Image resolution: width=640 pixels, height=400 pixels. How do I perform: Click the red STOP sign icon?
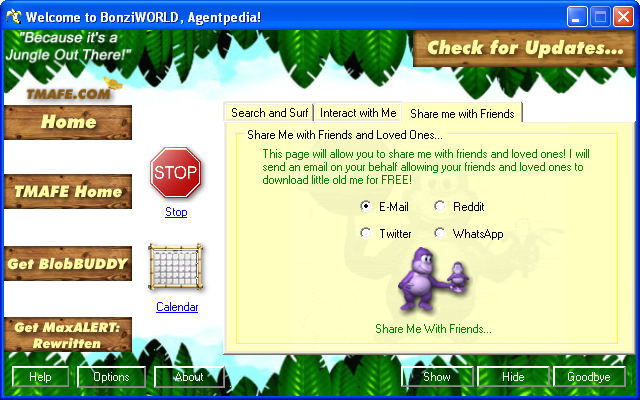click(176, 174)
